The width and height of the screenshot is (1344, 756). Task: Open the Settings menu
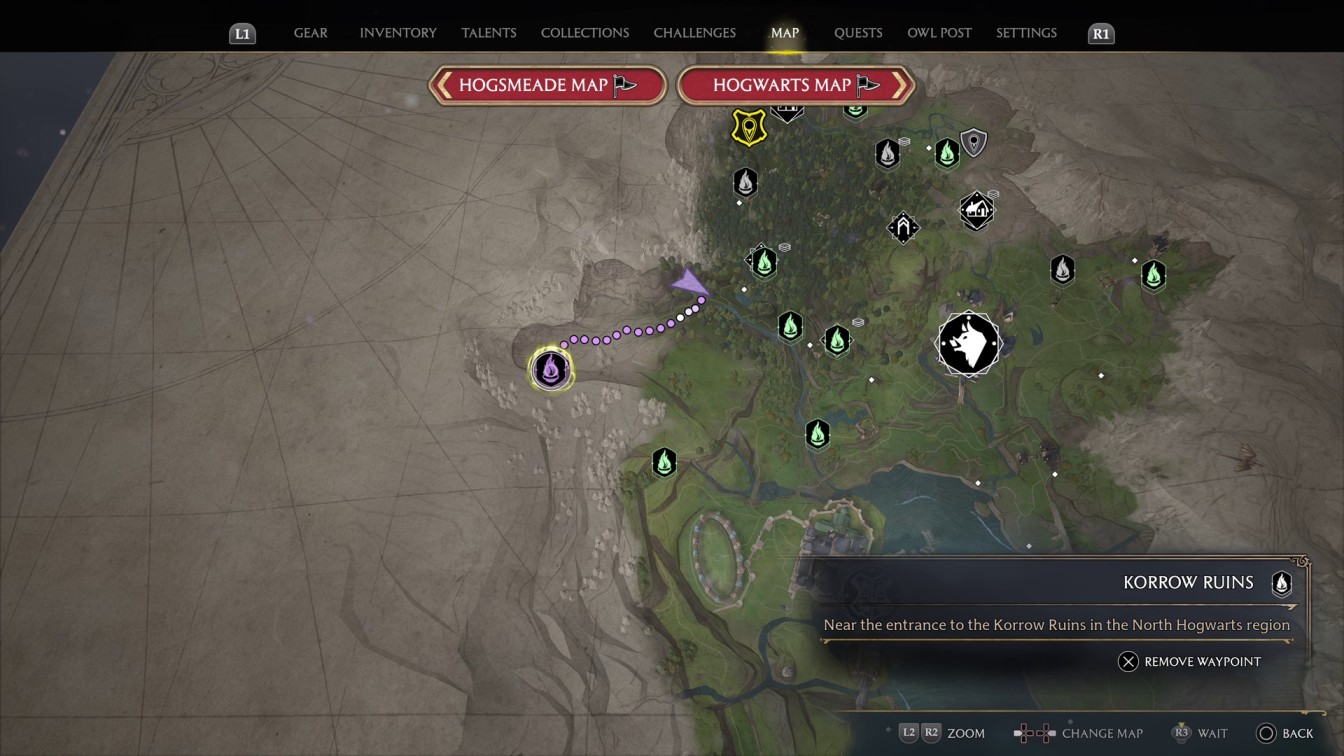point(1026,32)
